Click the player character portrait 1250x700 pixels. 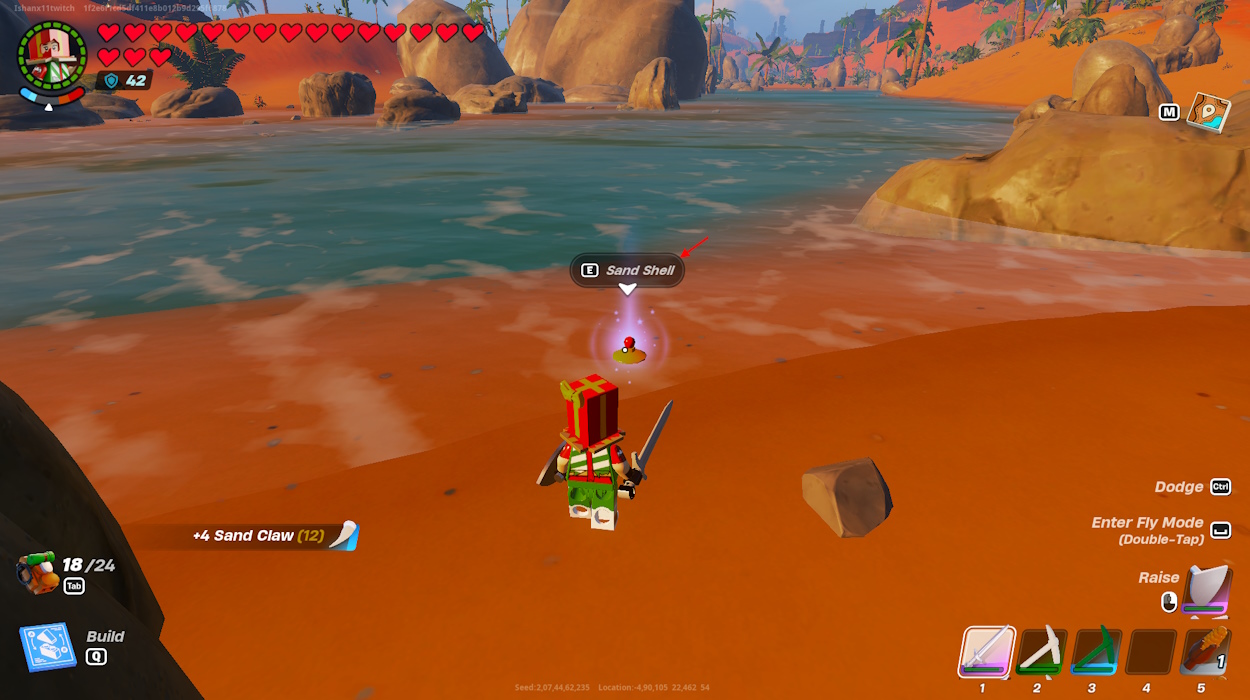coord(52,55)
